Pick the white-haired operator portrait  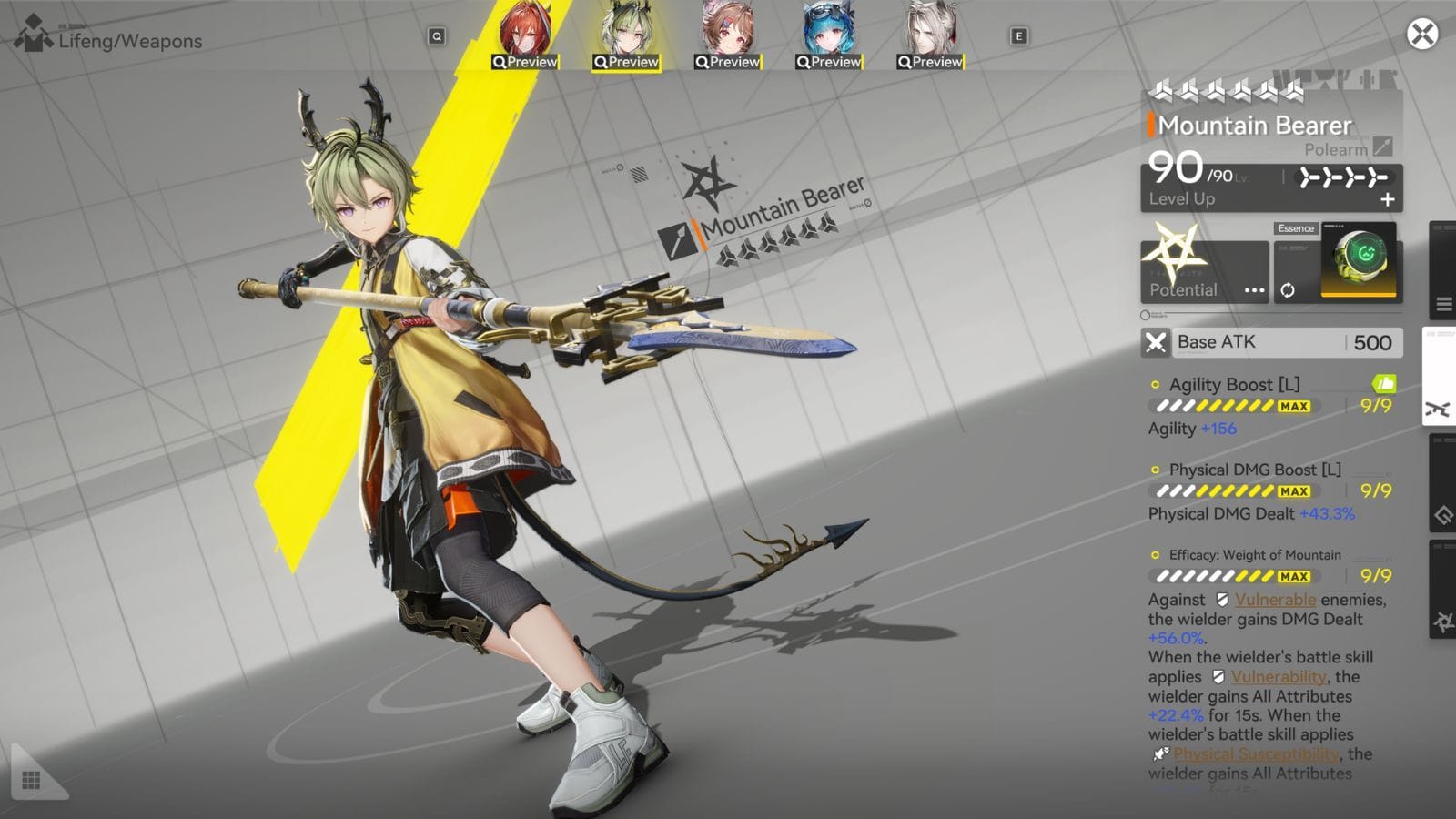(929, 35)
